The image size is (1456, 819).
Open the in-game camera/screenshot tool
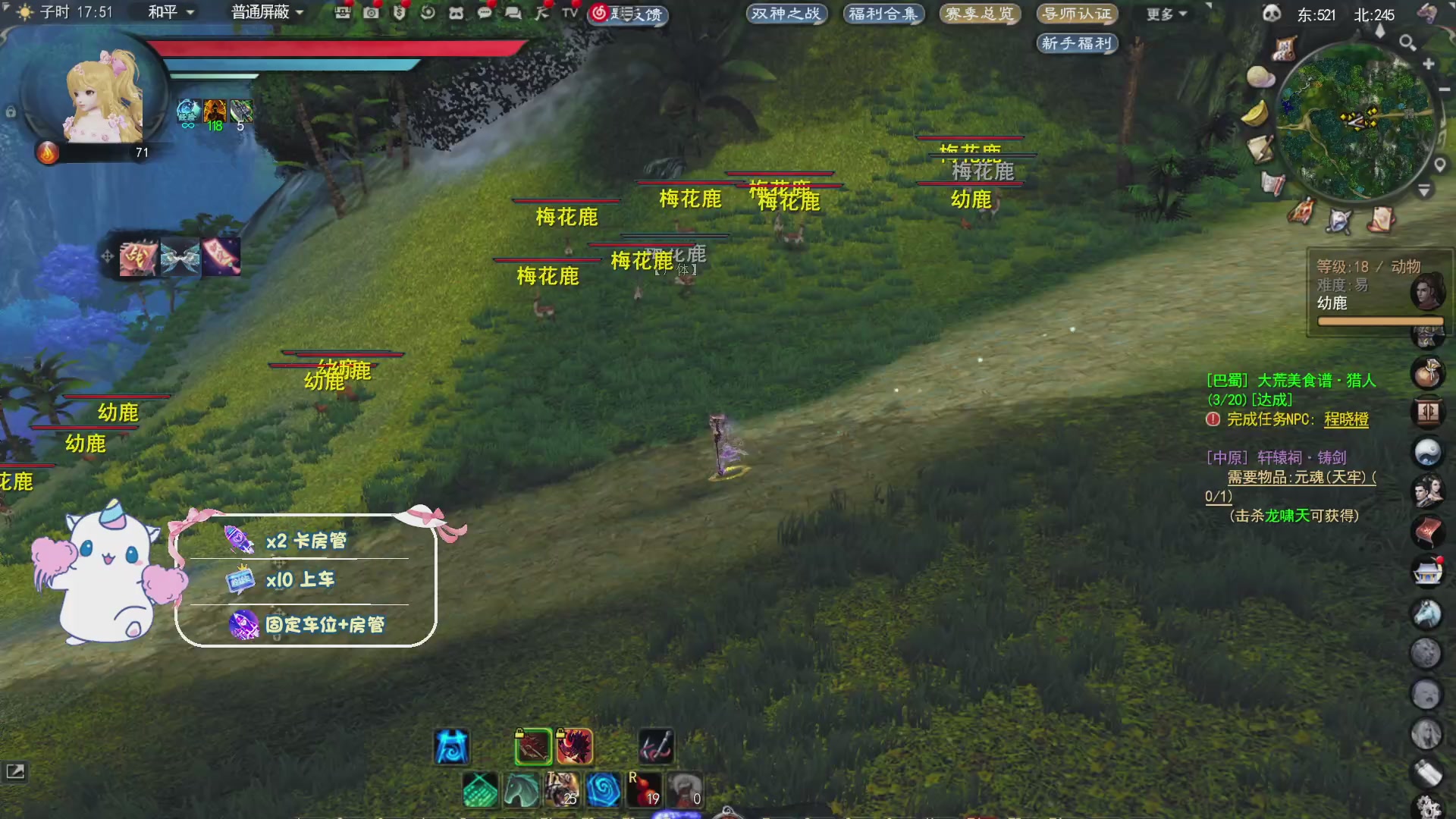[370, 14]
